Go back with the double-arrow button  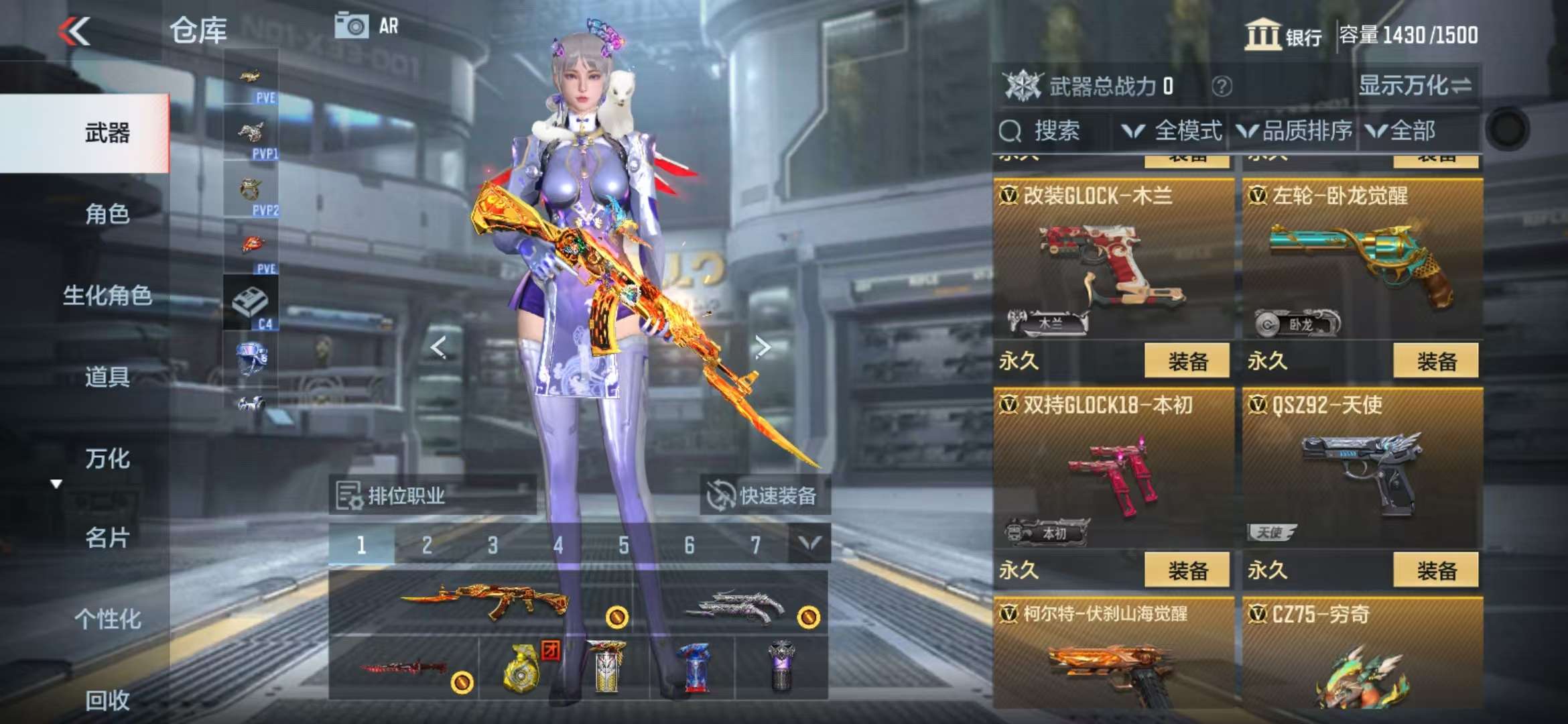[x=74, y=31]
